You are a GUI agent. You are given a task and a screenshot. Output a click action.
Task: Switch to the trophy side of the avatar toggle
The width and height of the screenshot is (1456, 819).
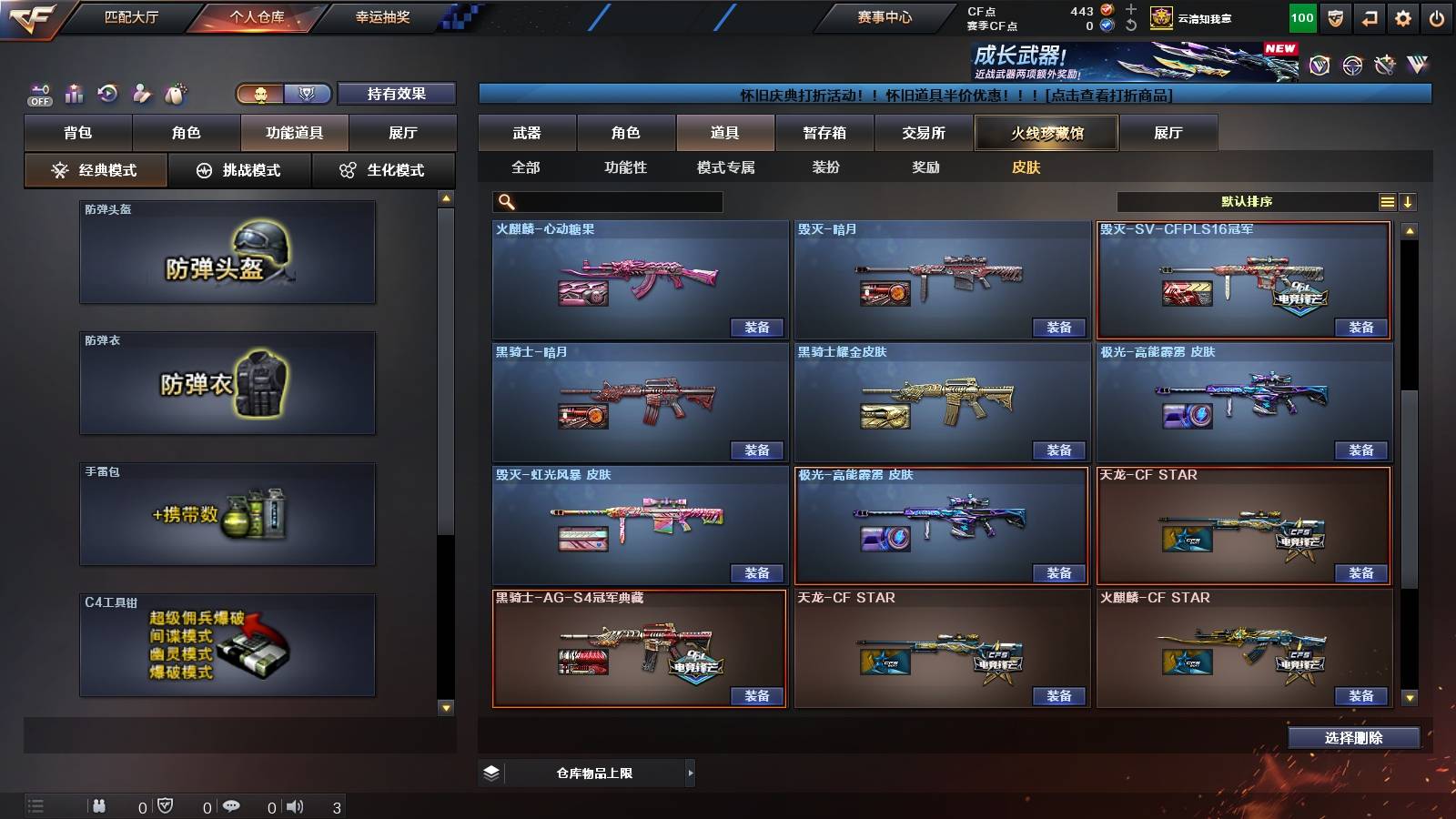click(308, 94)
